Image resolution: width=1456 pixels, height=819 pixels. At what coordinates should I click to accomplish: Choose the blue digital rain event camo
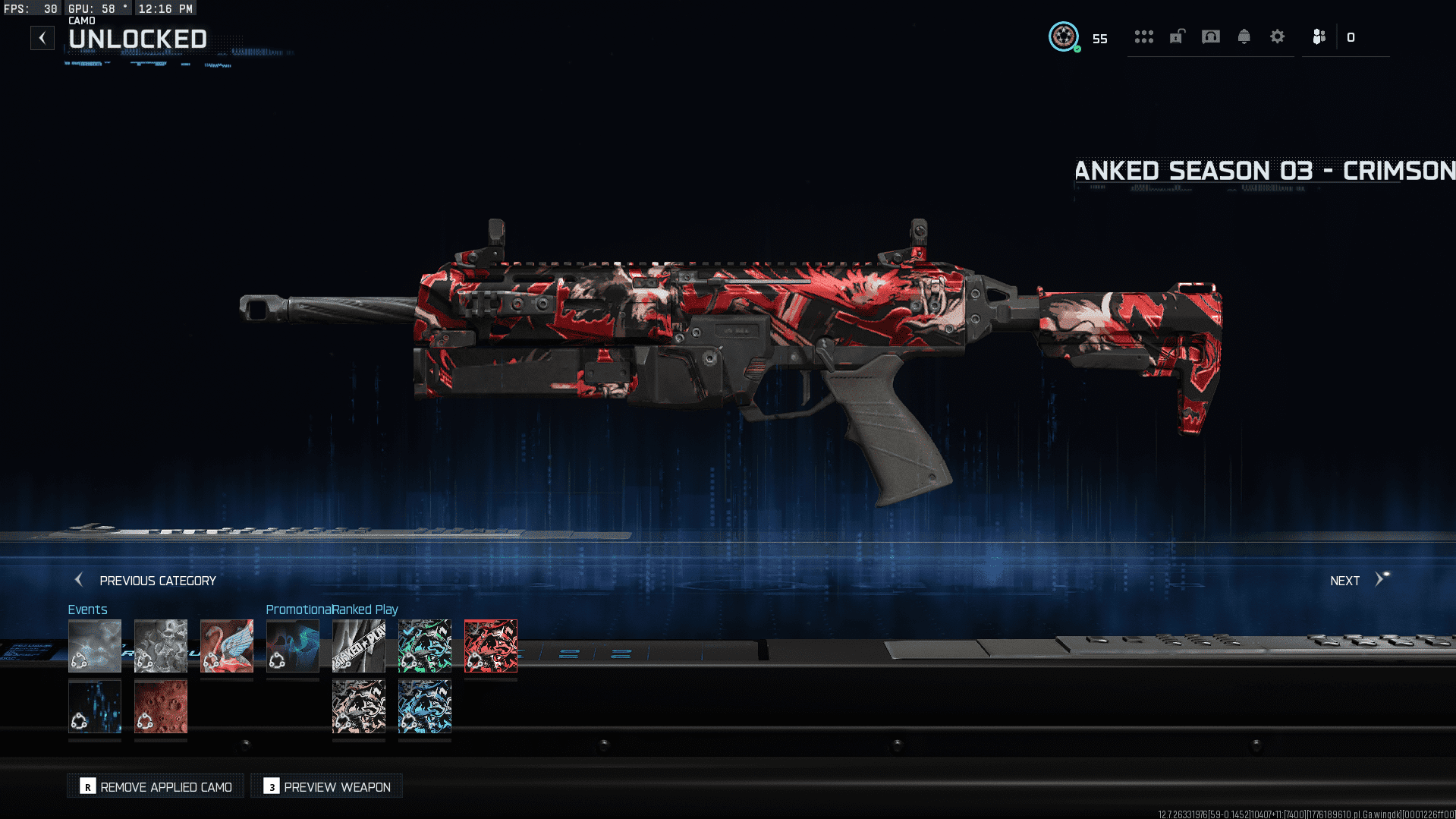[95, 706]
